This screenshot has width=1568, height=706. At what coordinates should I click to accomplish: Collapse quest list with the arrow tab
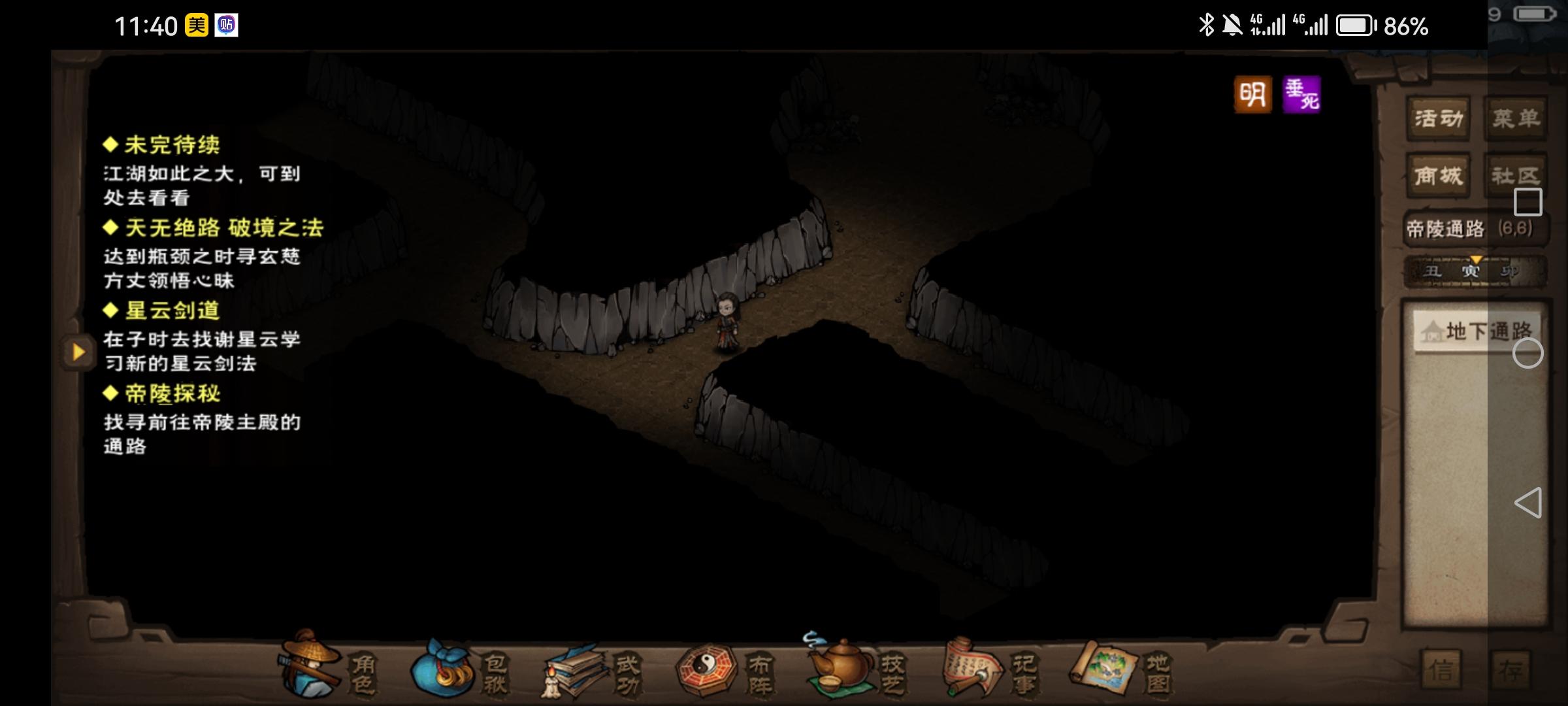pyautogui.click(x=78, y=352)
